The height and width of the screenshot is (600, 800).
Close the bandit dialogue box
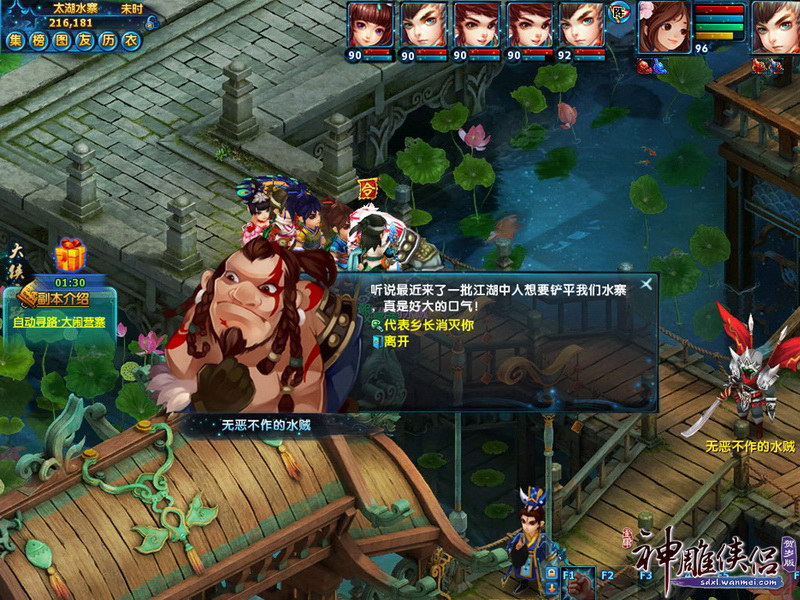(x=647, y=284)
